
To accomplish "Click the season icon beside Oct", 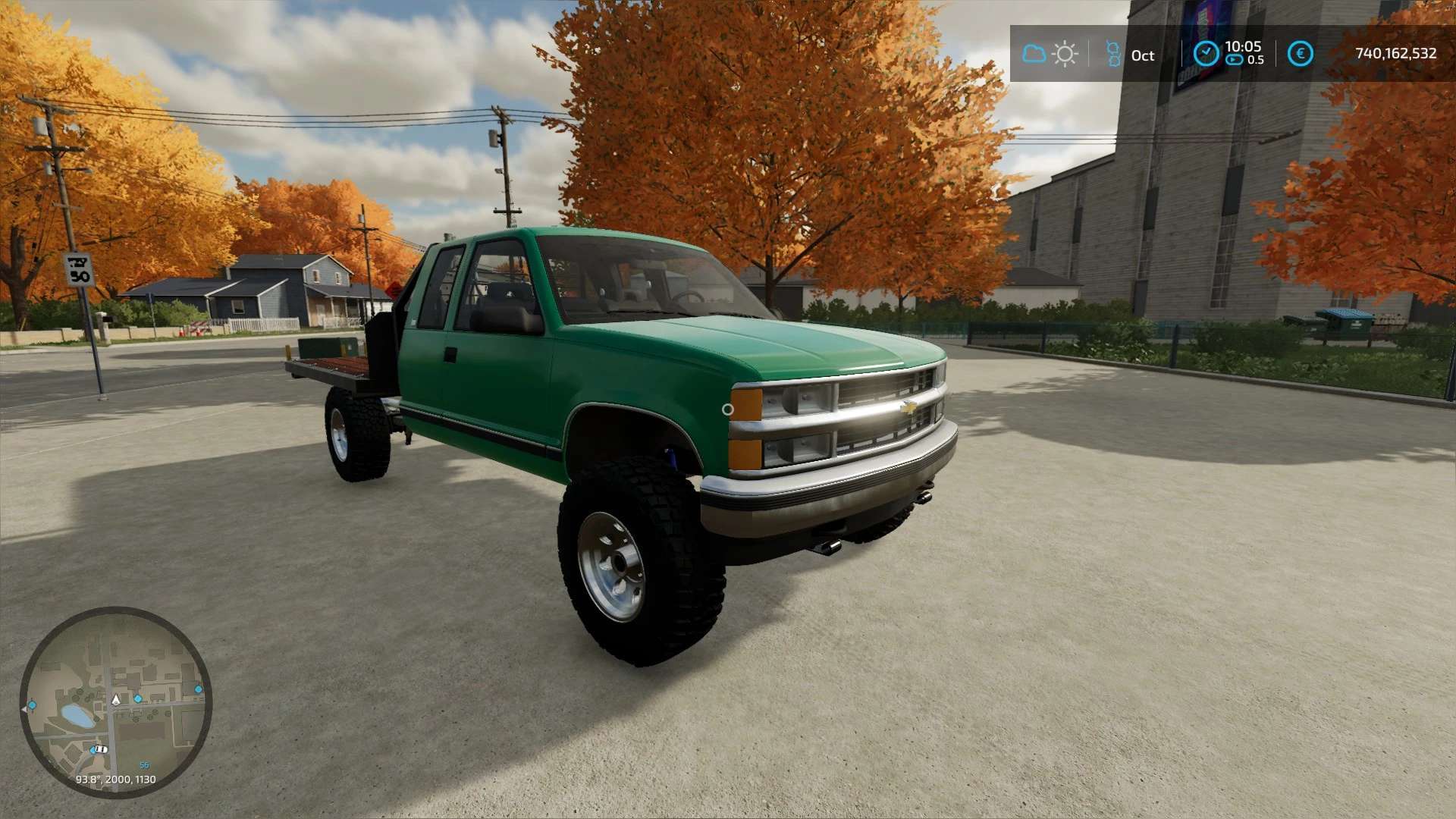I will coord(1112,54).
